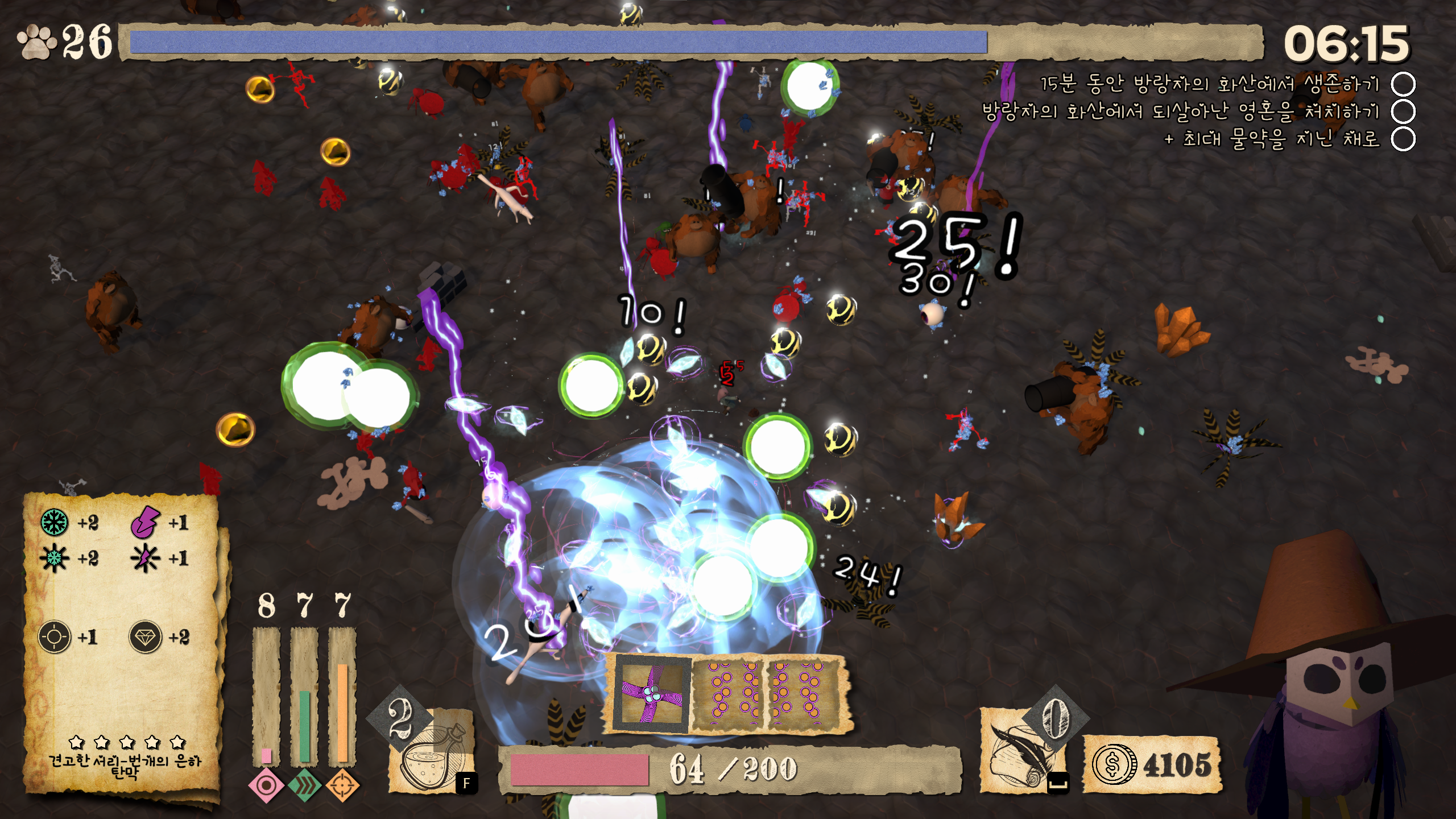Select the teal frost burst upgrade icon

pyautogui.click(x=55, y=558)
